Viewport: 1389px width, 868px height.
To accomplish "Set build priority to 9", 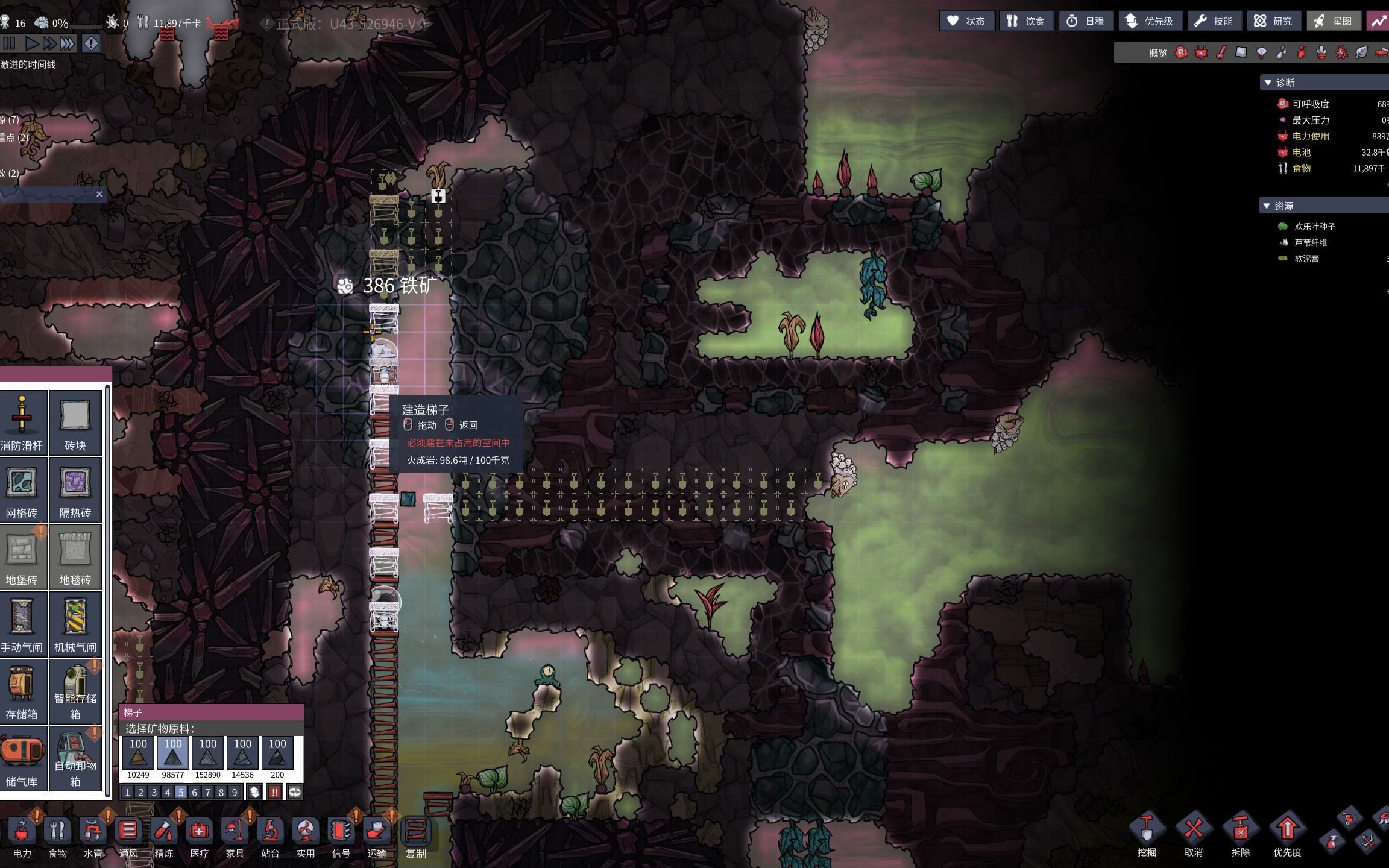I will (x=235, y=793).
